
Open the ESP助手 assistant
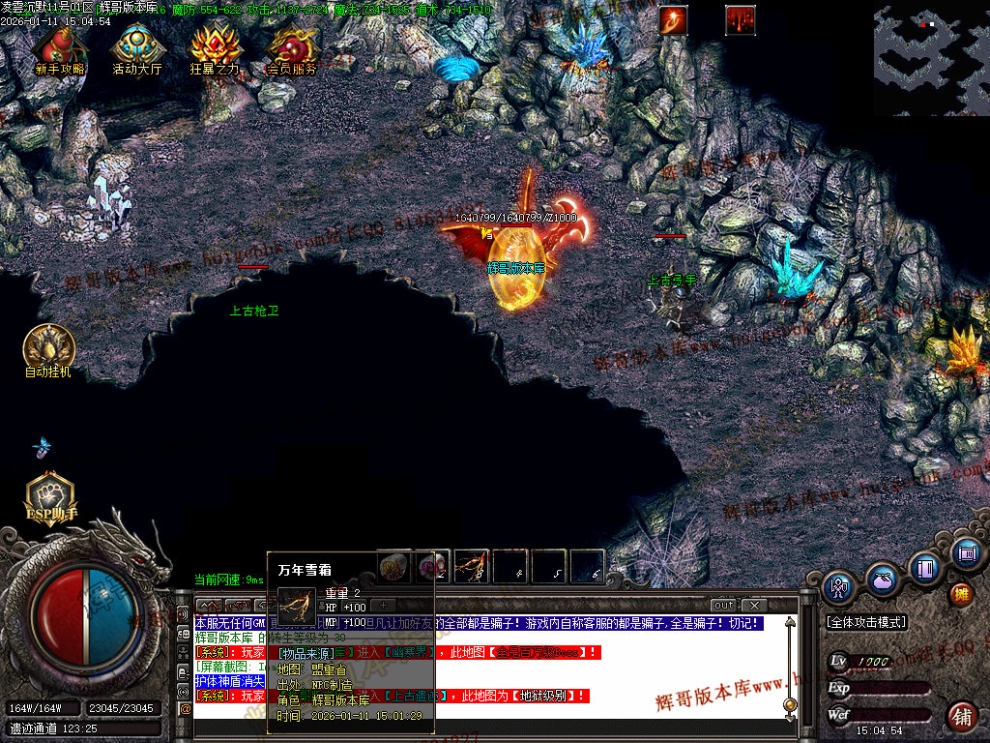click(x=50, y=497)
